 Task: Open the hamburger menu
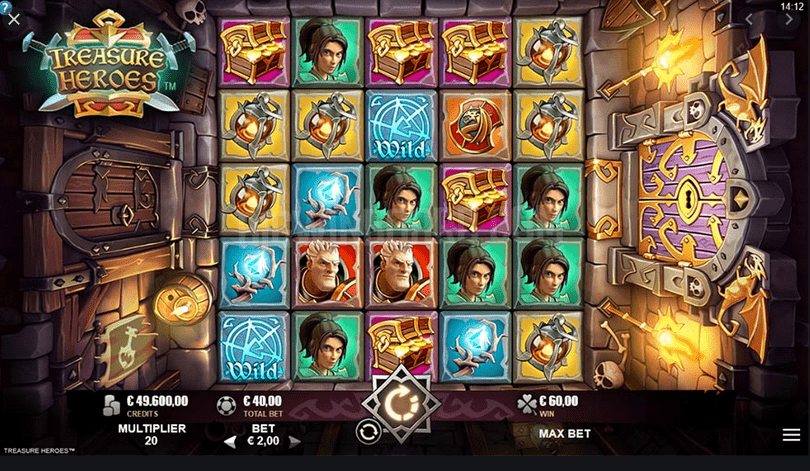point(791,435)
